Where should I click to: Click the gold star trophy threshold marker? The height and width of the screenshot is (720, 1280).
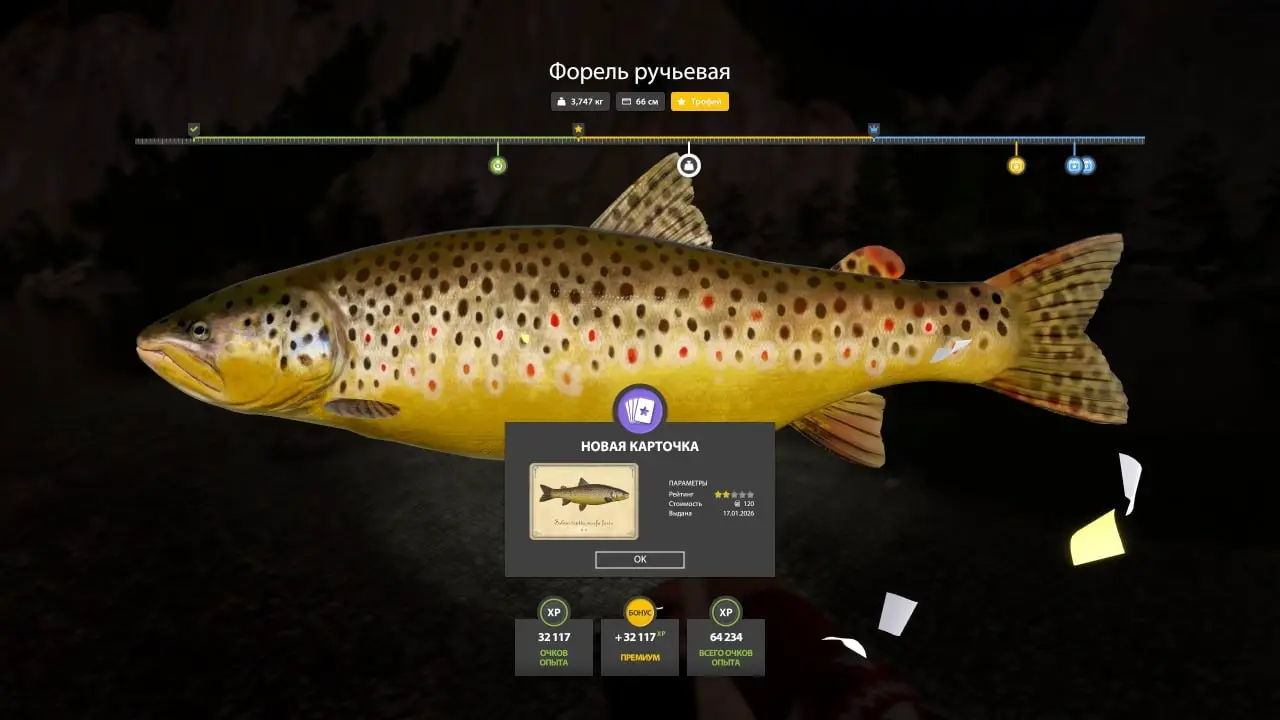[x=578, y=129]
